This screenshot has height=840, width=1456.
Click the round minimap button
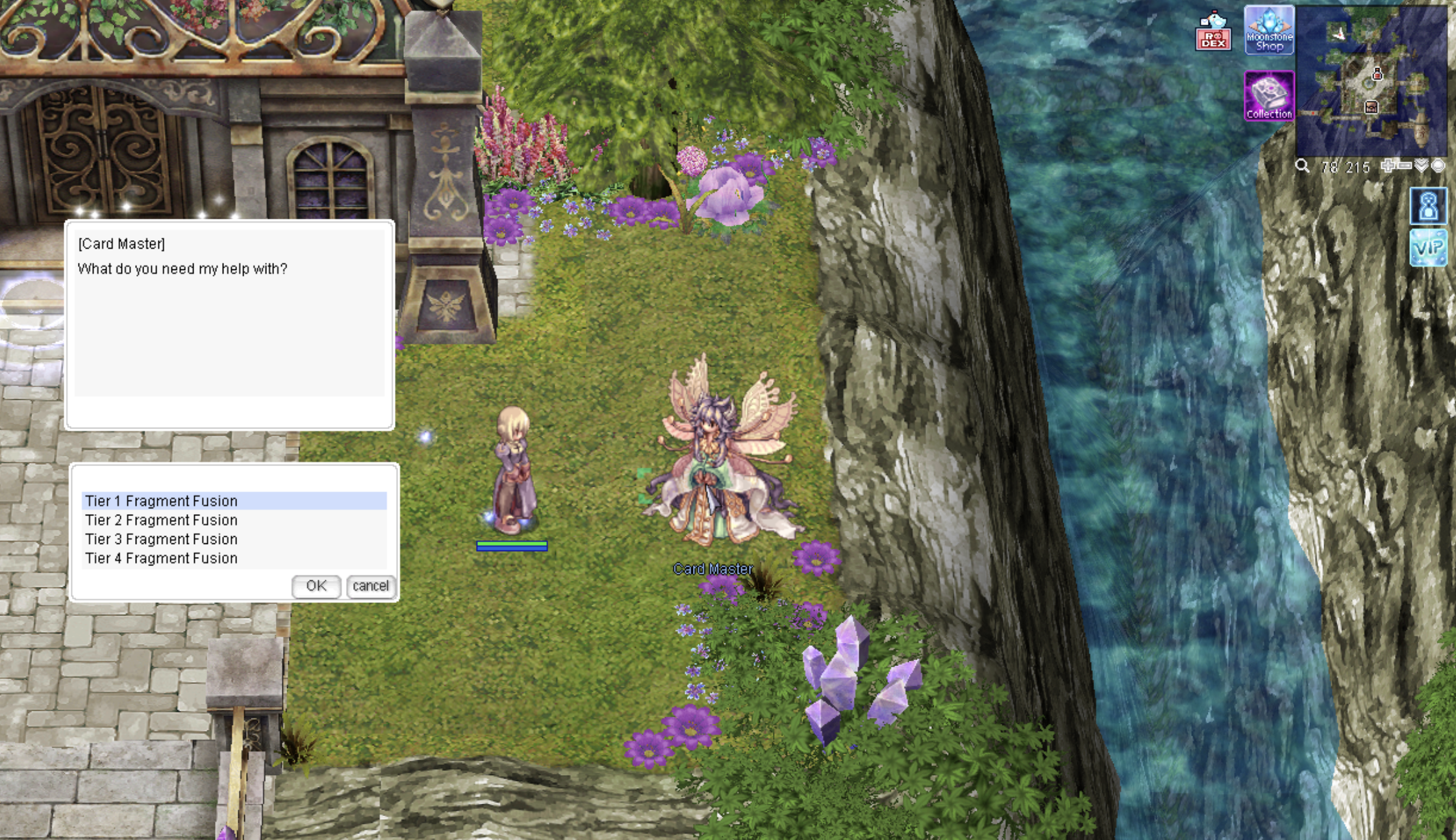(1438, 166)
